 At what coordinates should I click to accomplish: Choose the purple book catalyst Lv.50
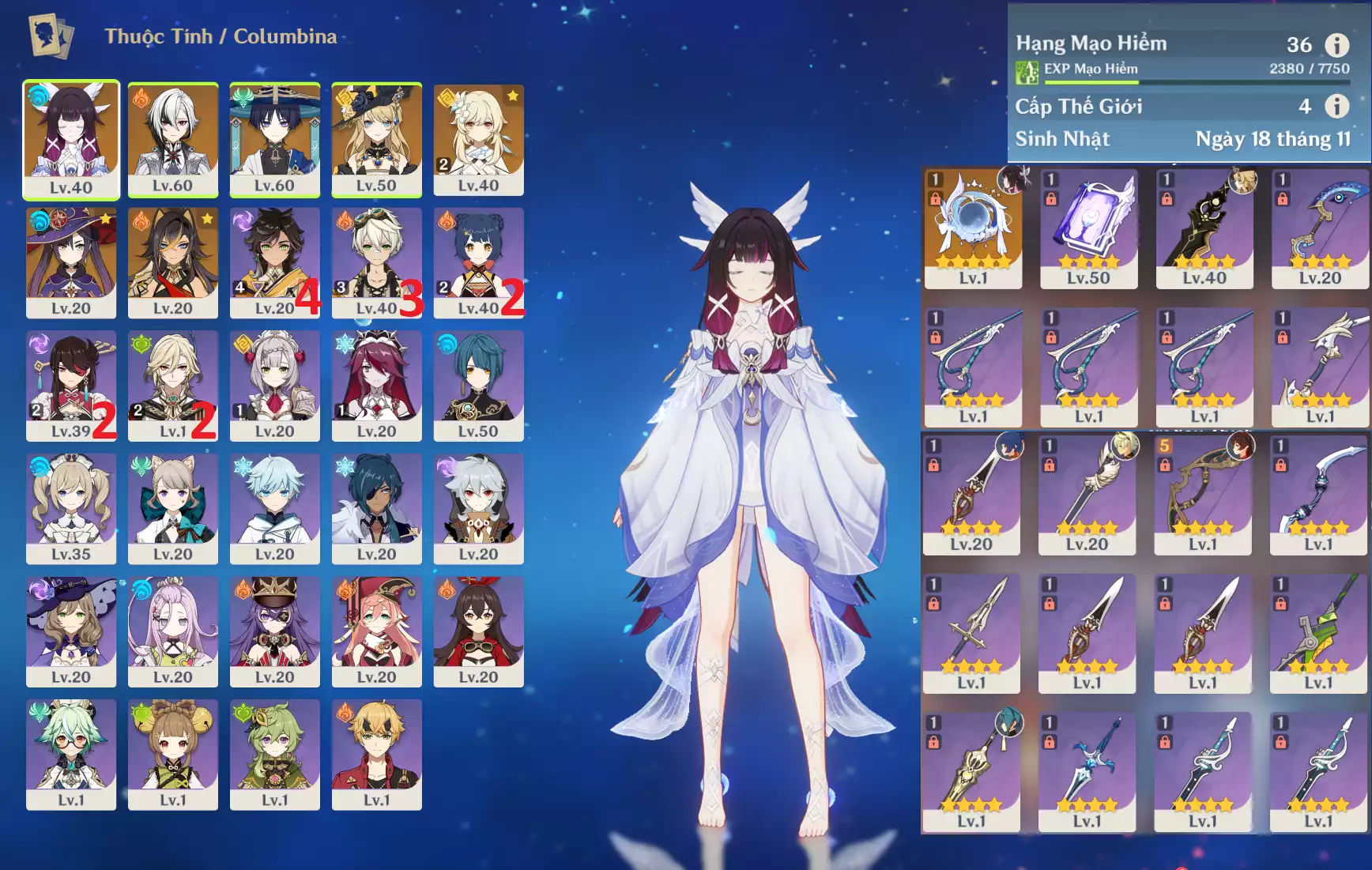pos(1088,228)
